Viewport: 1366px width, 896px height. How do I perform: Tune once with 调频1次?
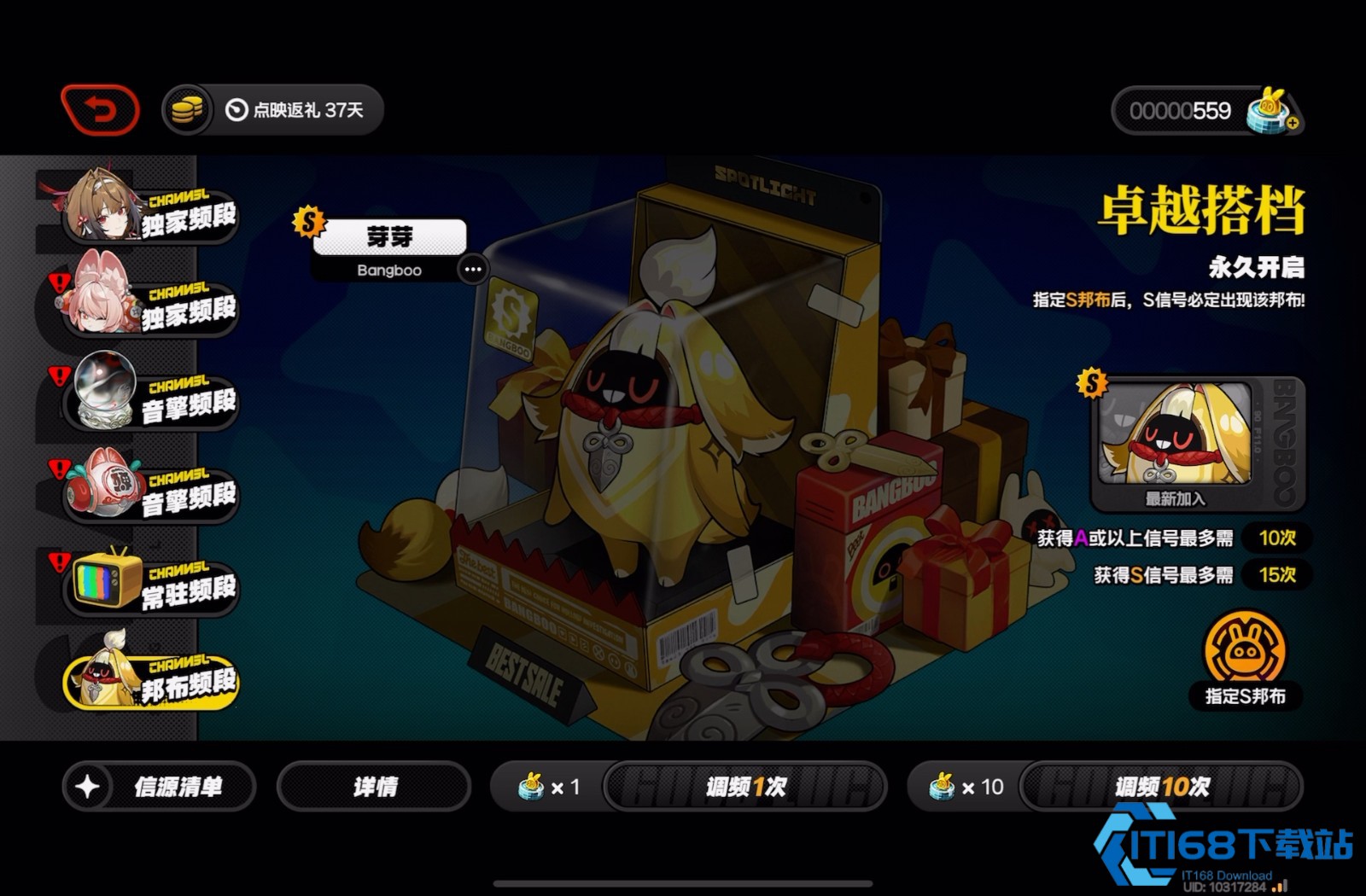point(744,786)
